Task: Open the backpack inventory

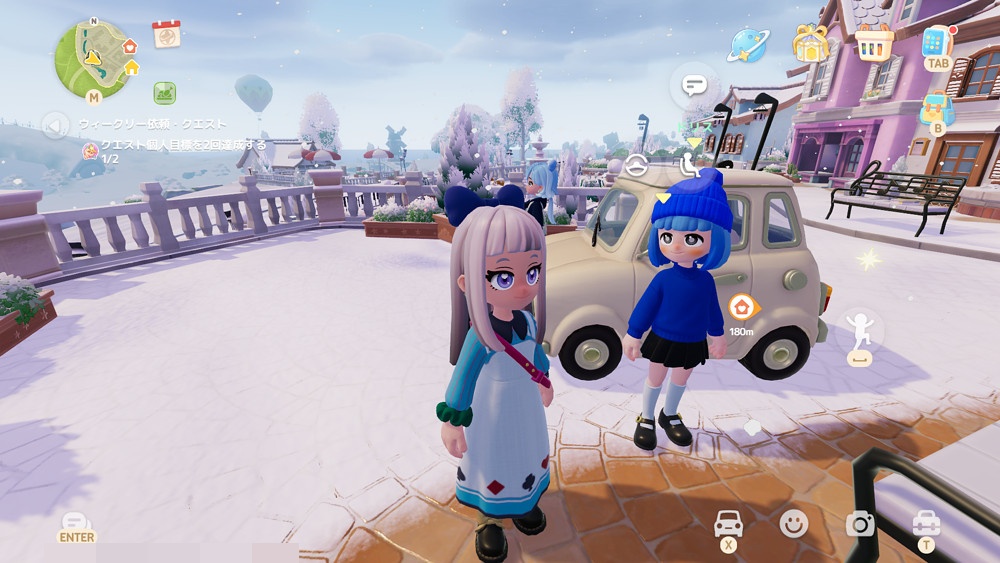Action: (937, 108)
